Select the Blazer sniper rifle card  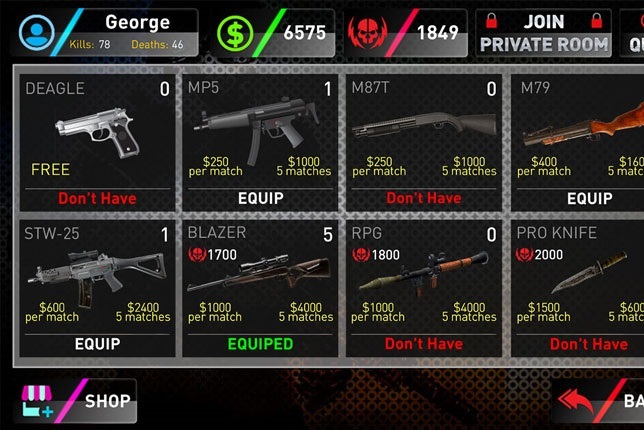click(x=259, y=280)
